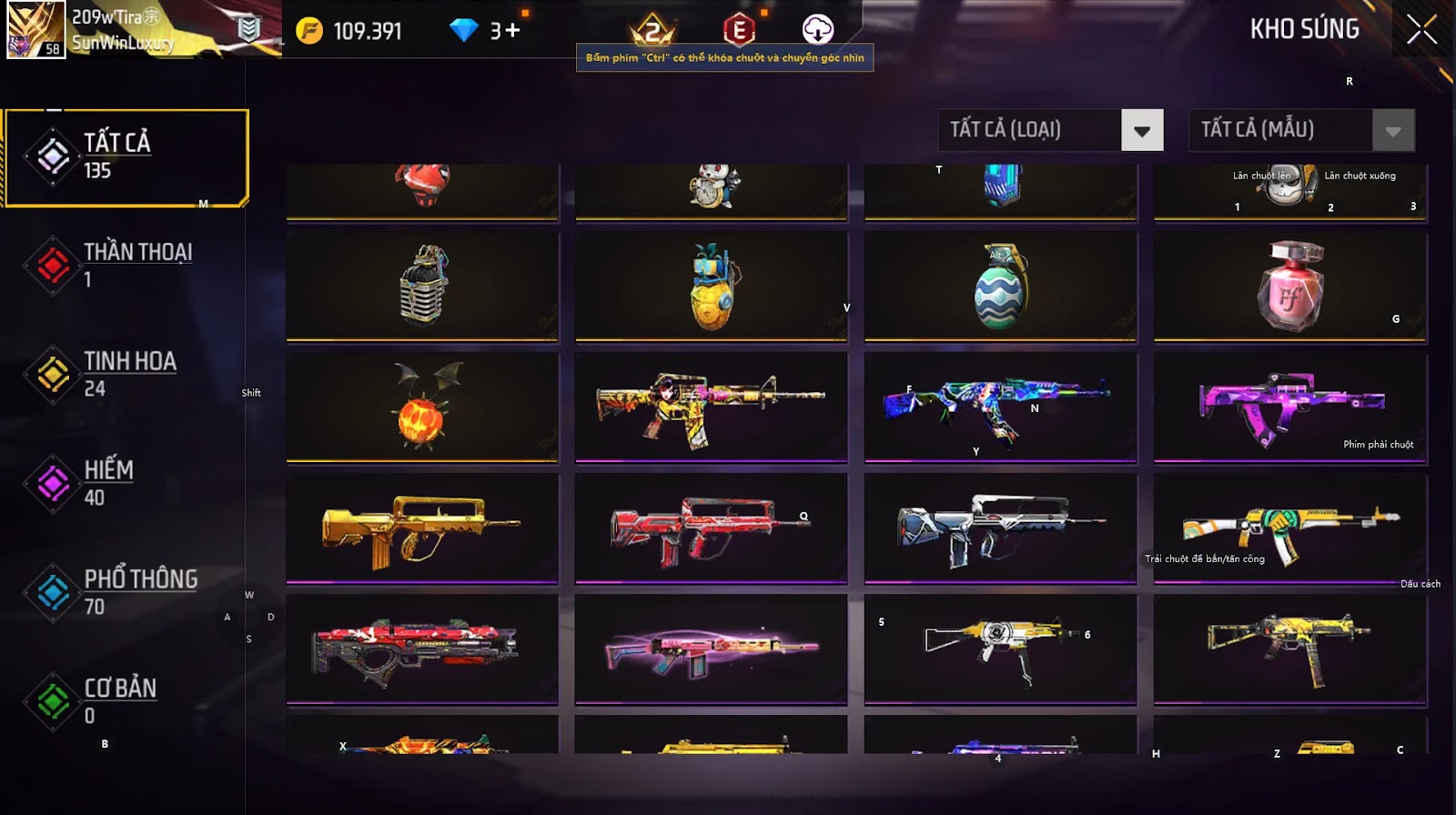Open the player profile avatar
1456x815 pixels.
35,29
